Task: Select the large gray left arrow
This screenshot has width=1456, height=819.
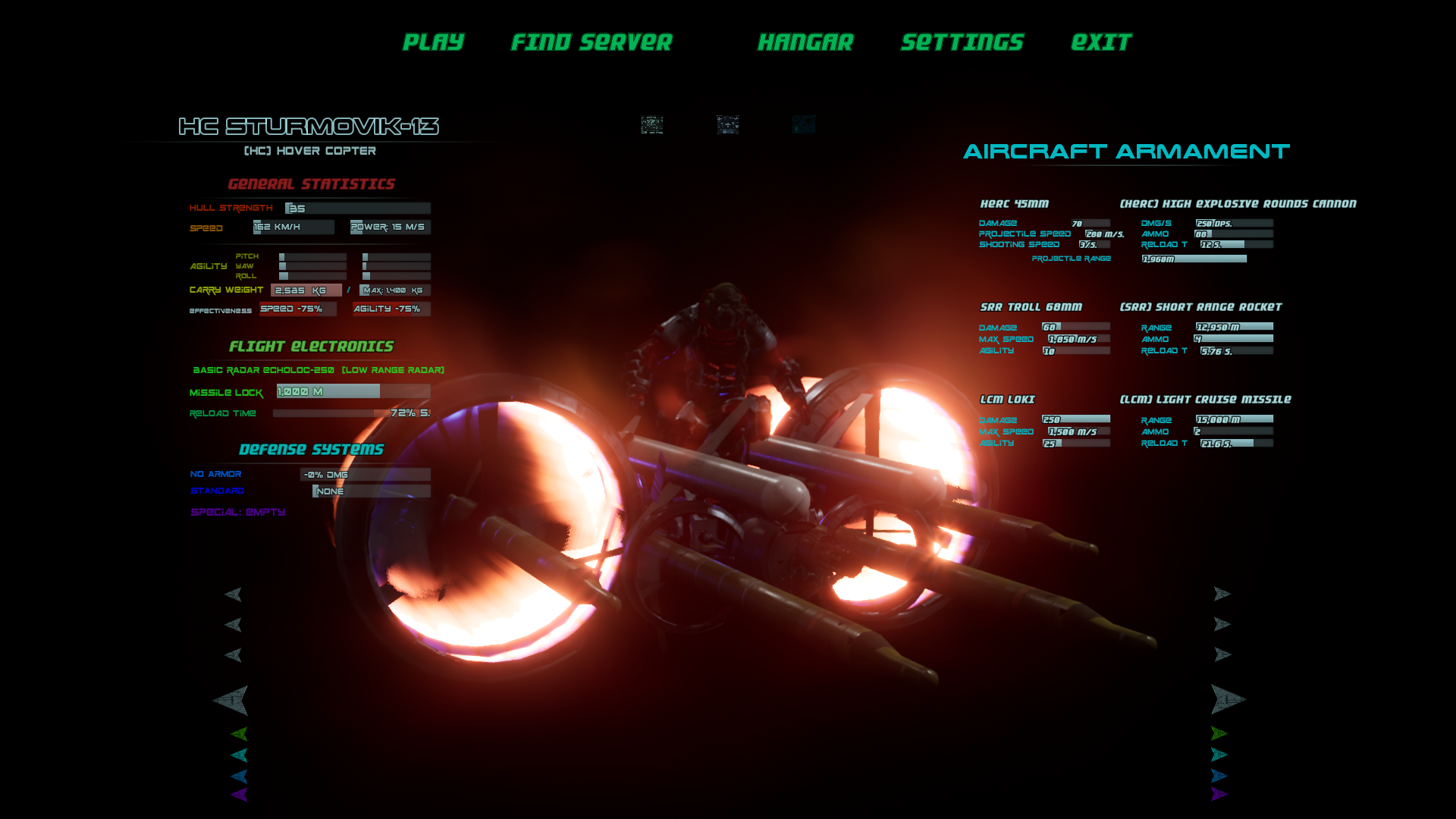Action: pyautogui.click(x=231, y=700)
